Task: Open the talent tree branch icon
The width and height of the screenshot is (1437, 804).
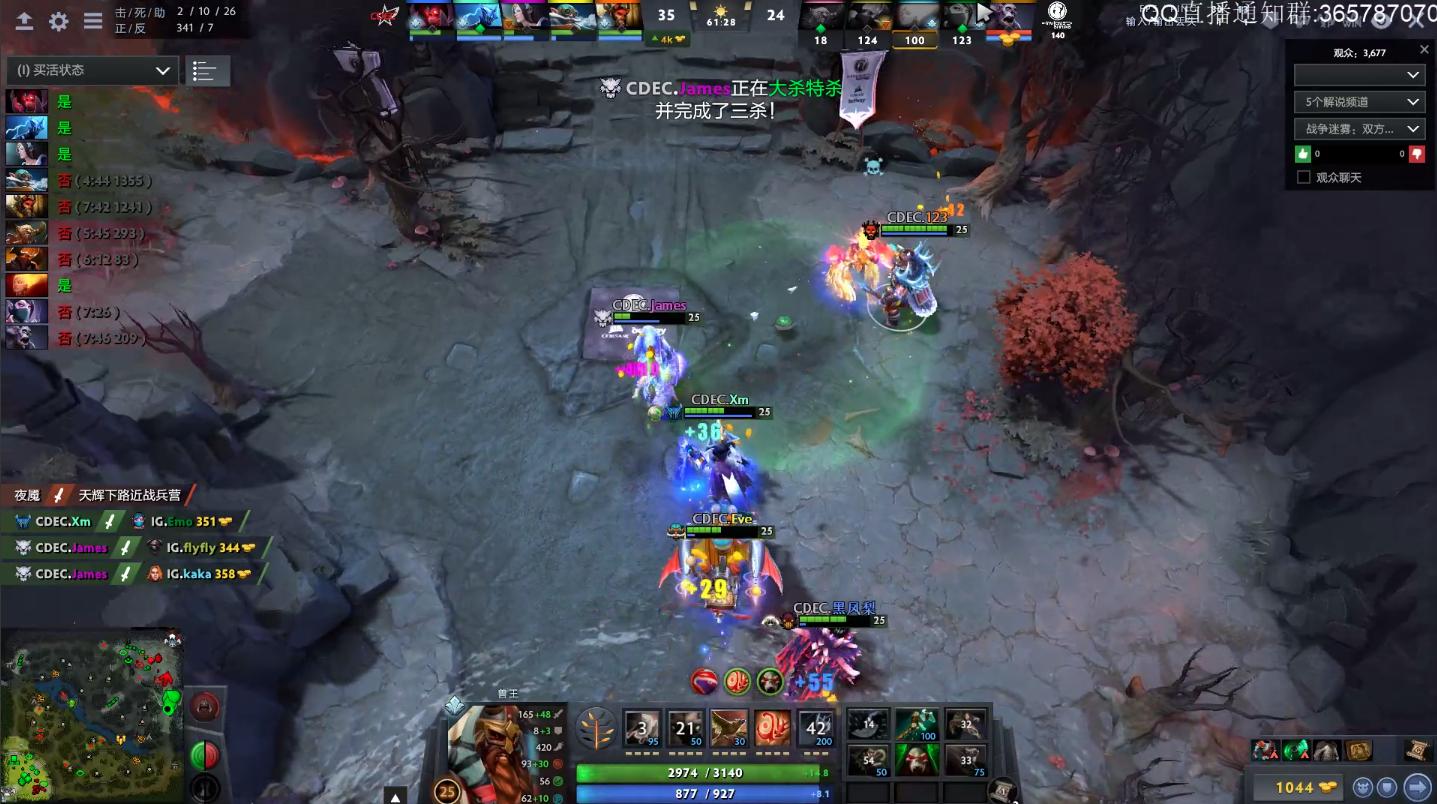Action: pyautogui.click(x=597, y=730)
